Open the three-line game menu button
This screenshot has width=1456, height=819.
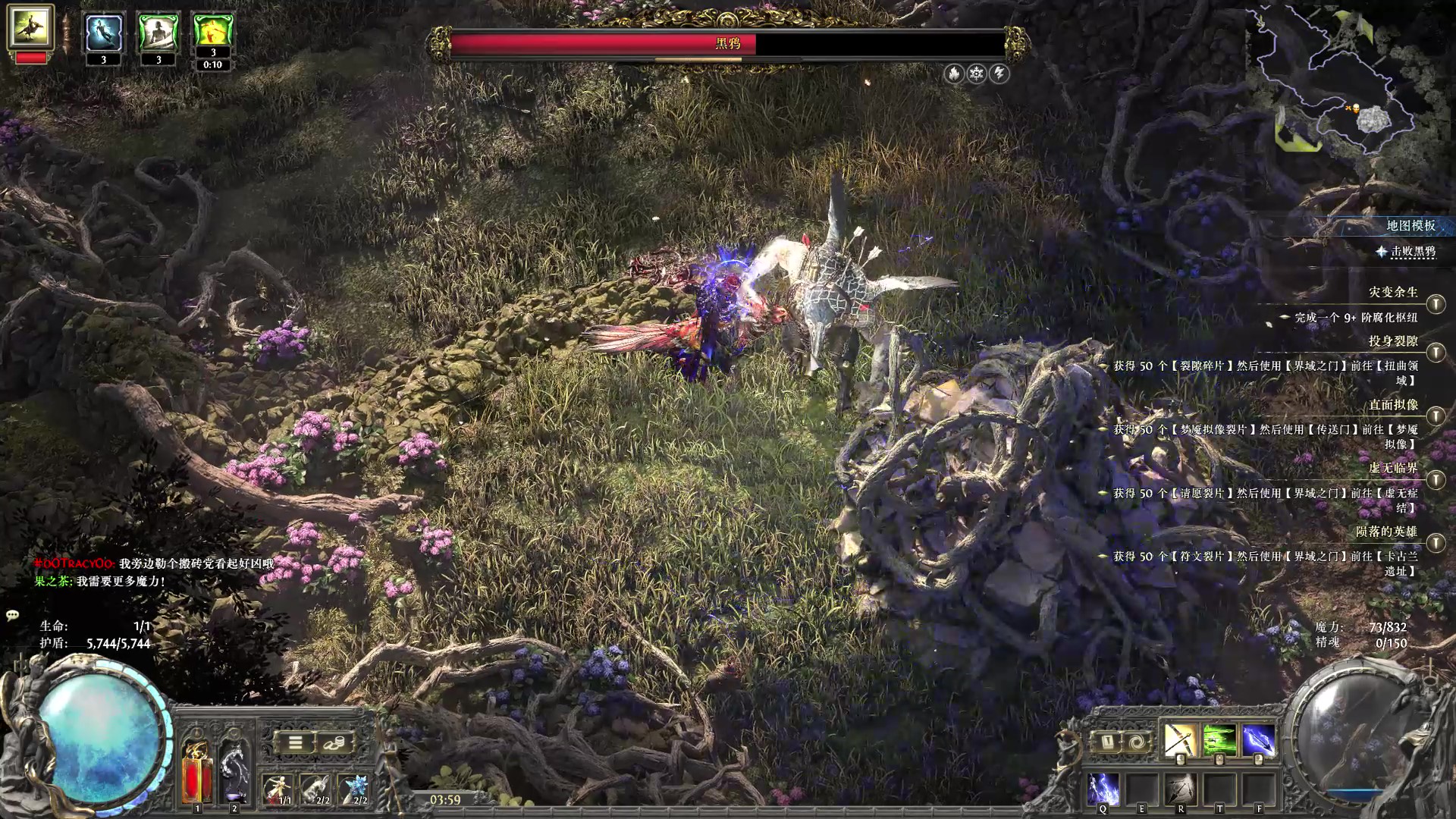(295, 742)
